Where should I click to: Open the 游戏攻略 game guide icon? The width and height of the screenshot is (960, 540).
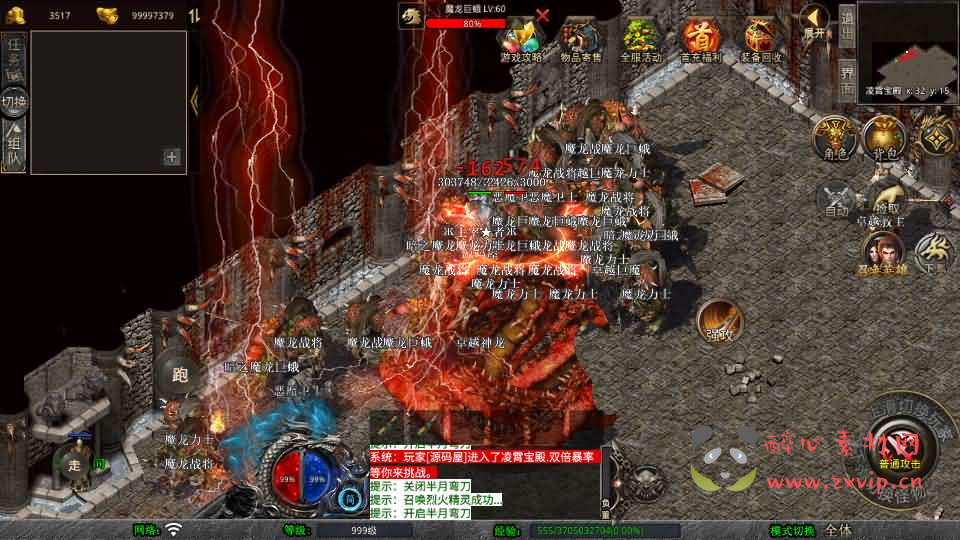pyautogui.click(x=522, y=41)
